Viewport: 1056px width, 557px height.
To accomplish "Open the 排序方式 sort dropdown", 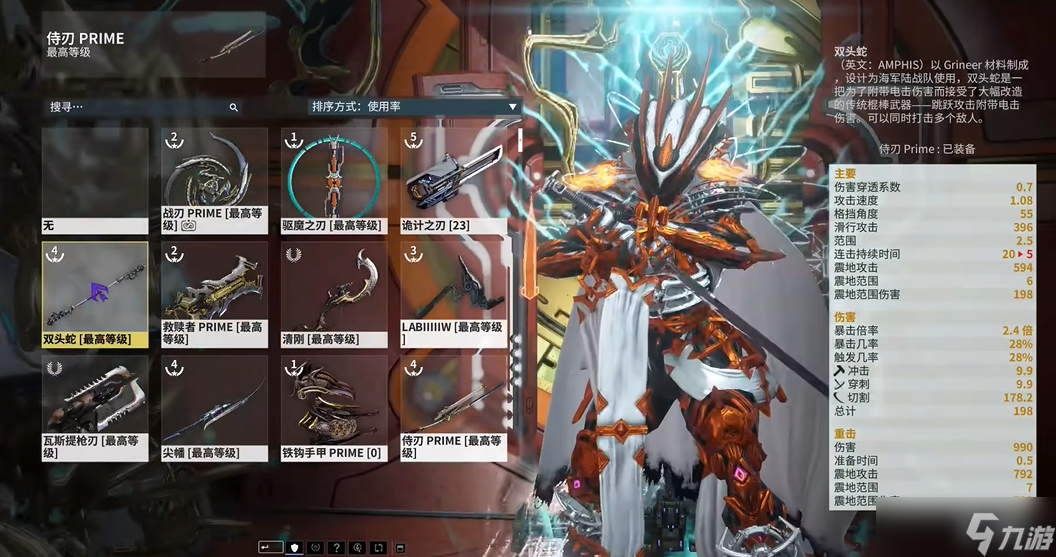I will click(x=414, y=107).
